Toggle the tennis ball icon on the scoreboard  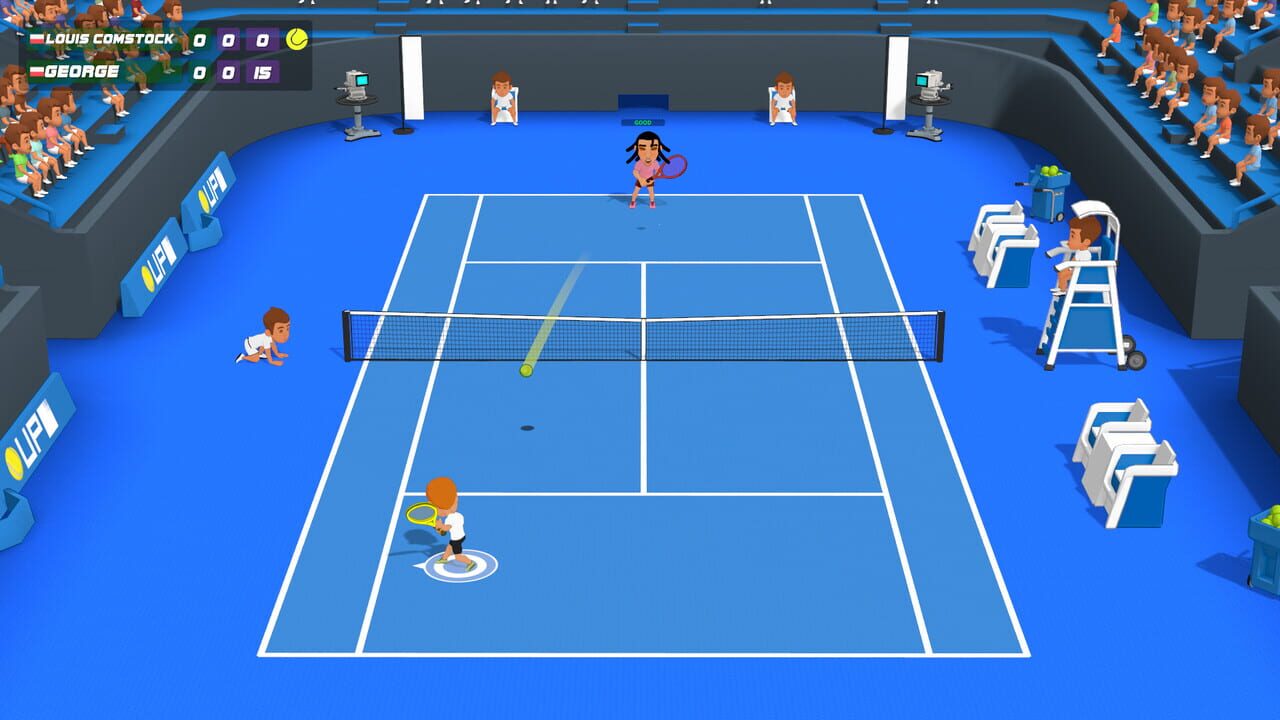click(295, 38)
